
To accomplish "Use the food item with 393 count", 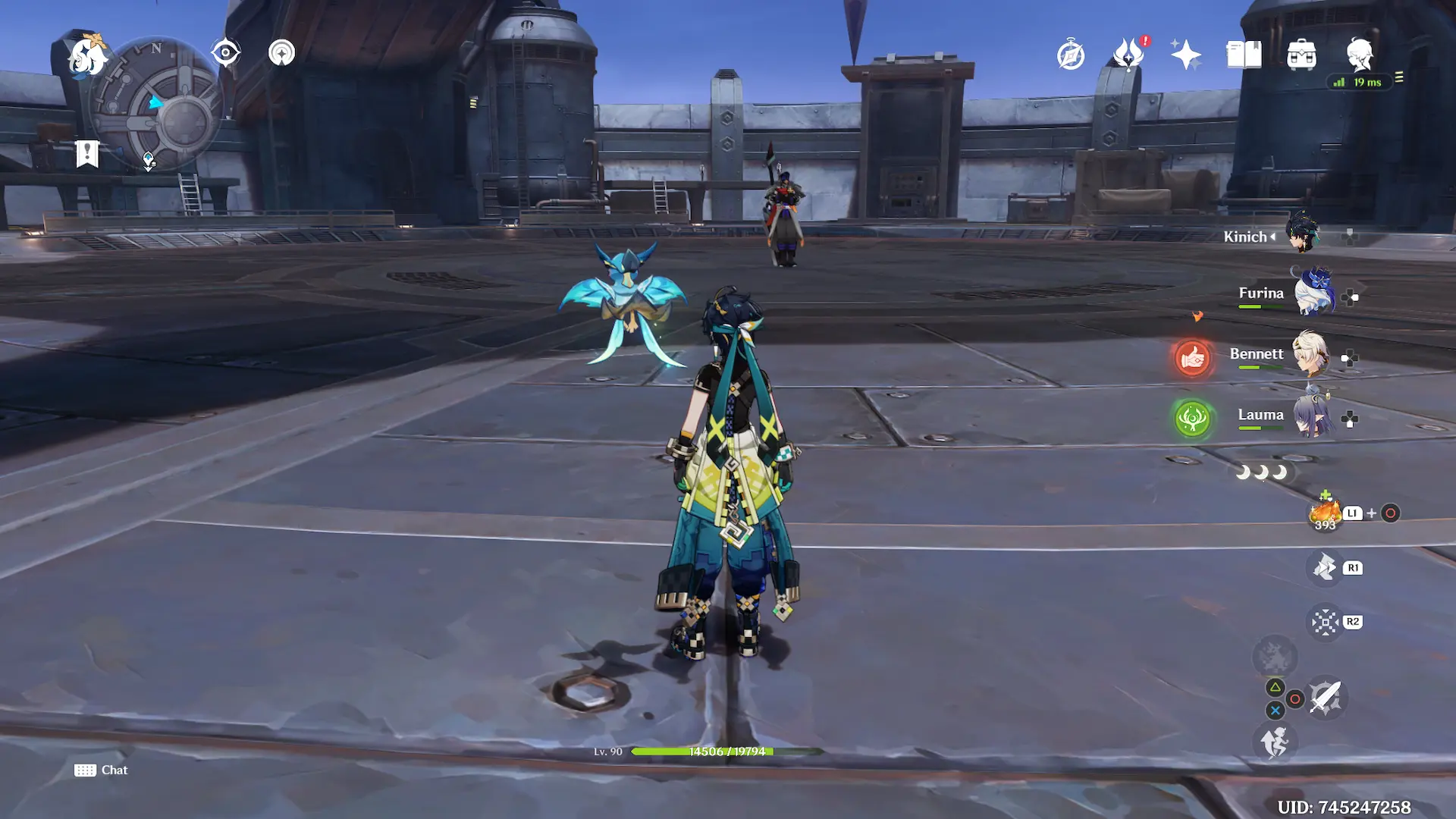I will pos(1325,513).
